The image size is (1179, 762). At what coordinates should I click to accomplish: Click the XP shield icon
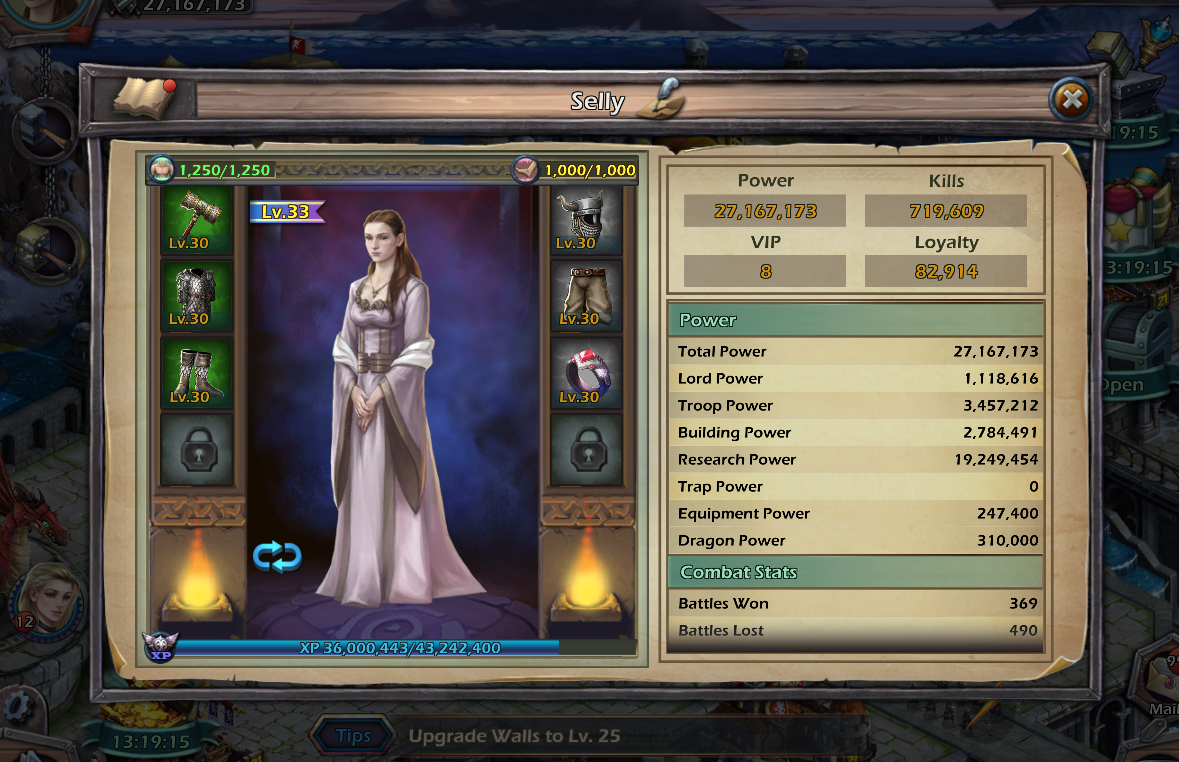point(158,647)
